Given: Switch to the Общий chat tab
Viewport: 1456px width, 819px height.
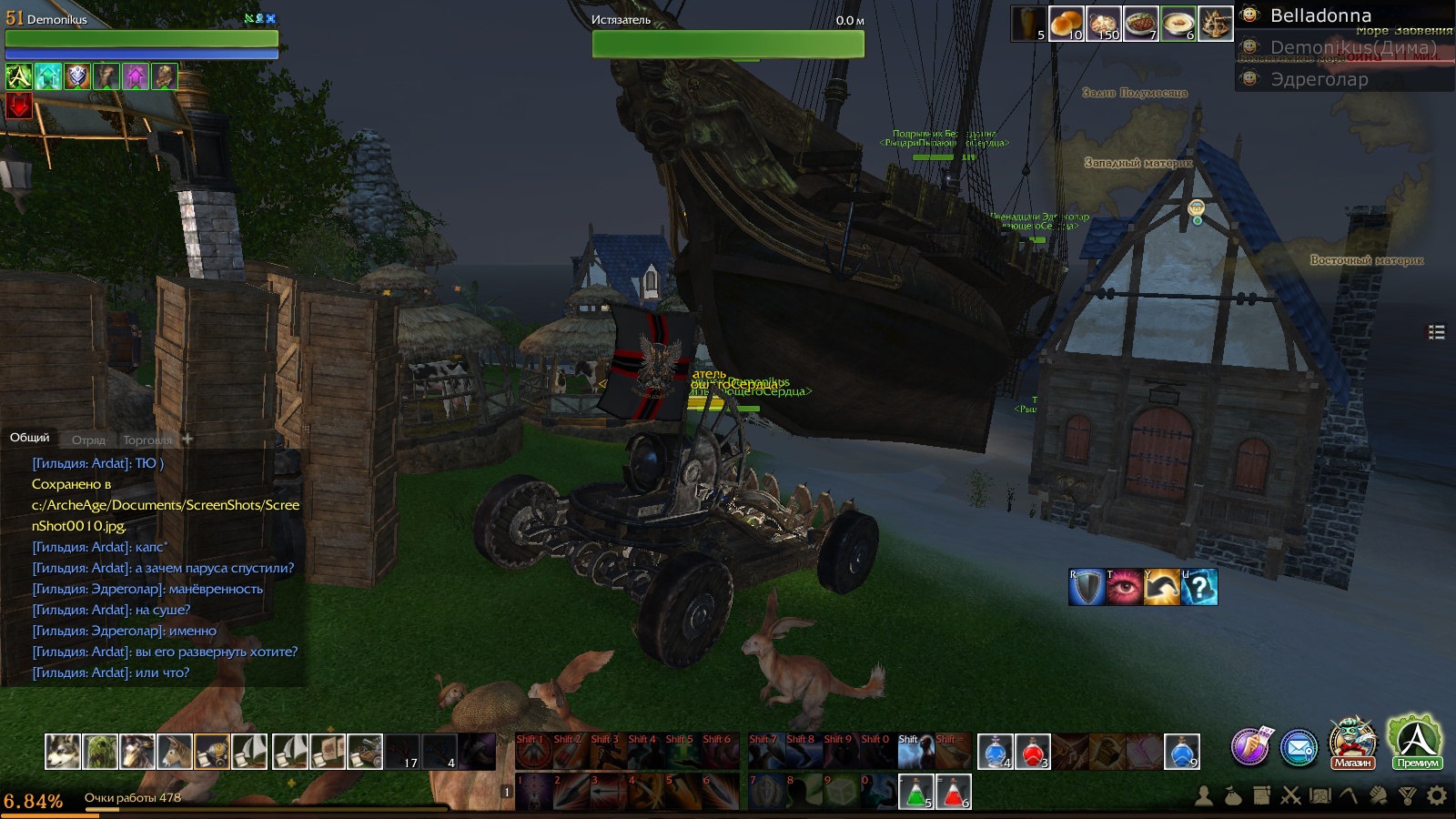Looking at the screenshot, I should coord(30,438).
